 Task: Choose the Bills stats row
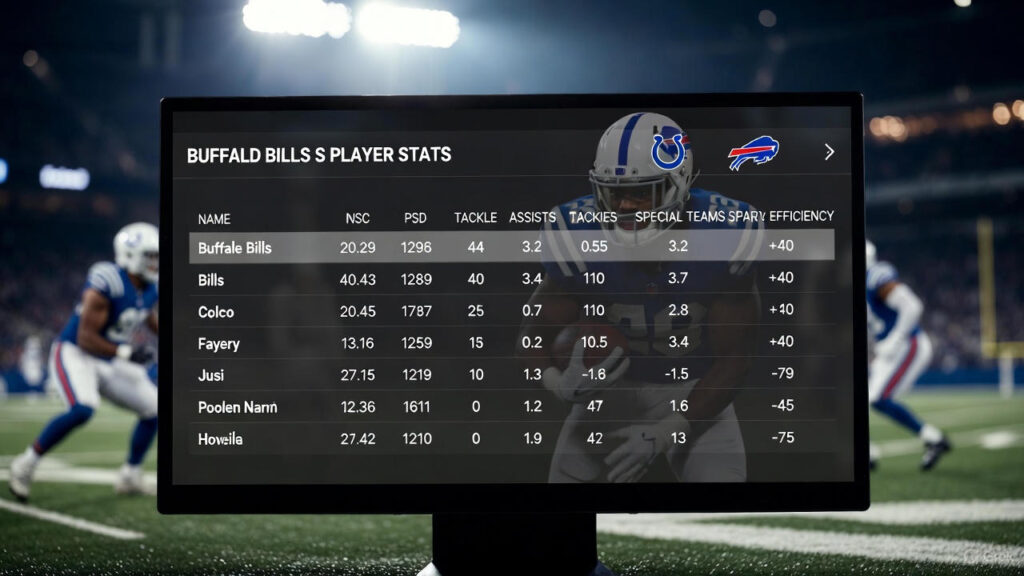pos(211,280)
